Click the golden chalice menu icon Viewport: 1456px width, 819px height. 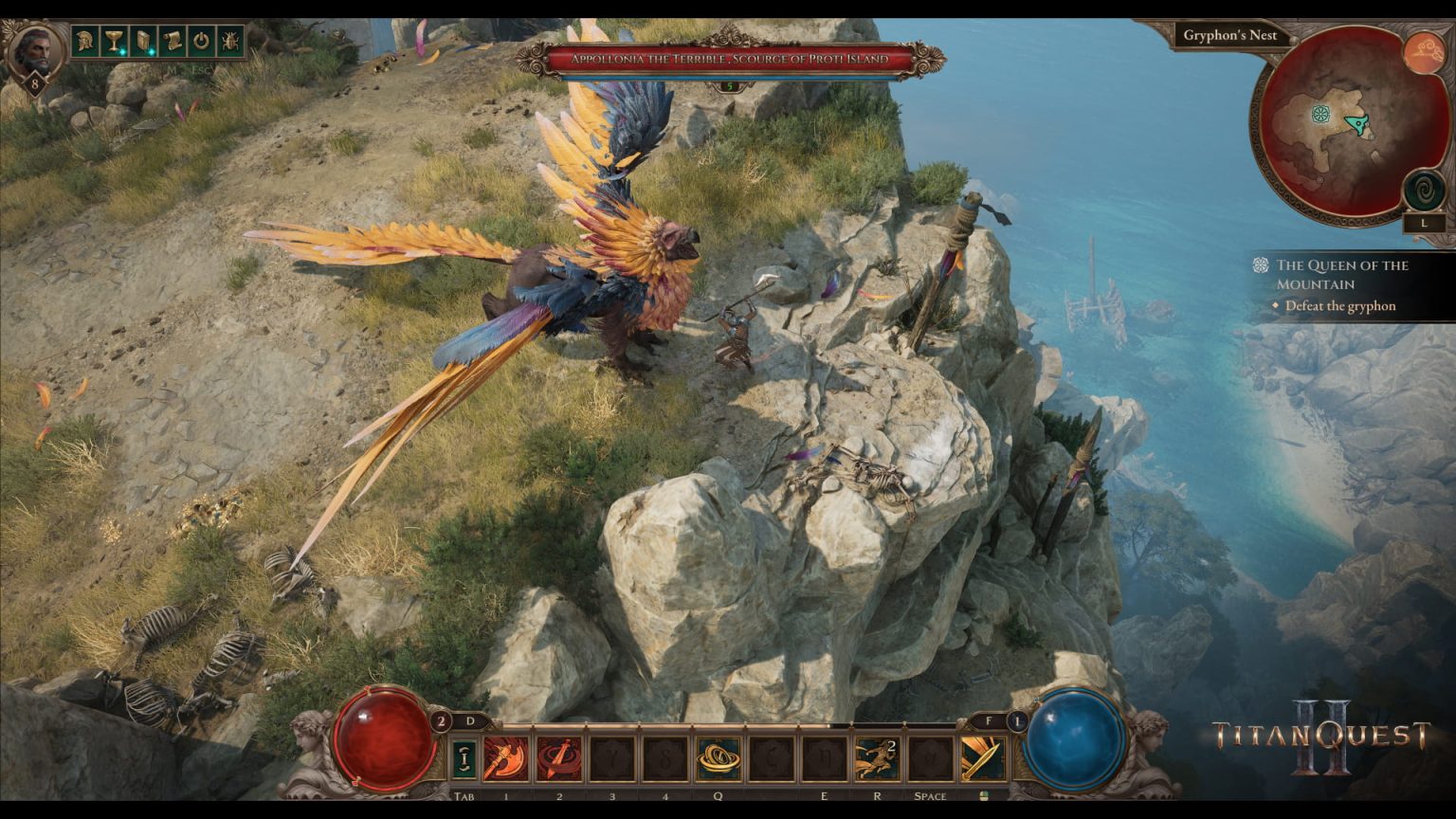(x=115, y=41)
